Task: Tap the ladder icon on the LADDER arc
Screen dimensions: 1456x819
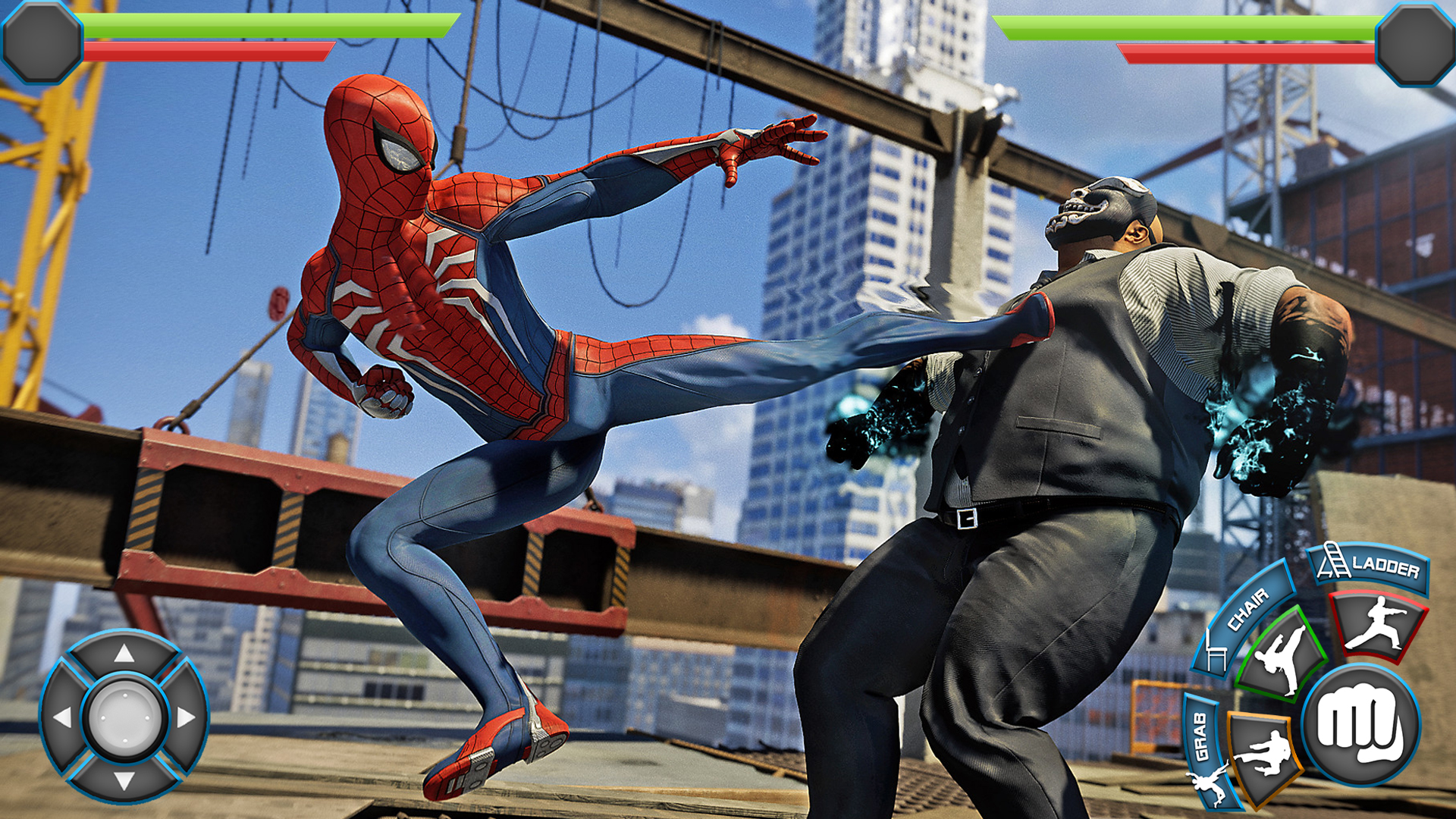Action: (1334, 560)
